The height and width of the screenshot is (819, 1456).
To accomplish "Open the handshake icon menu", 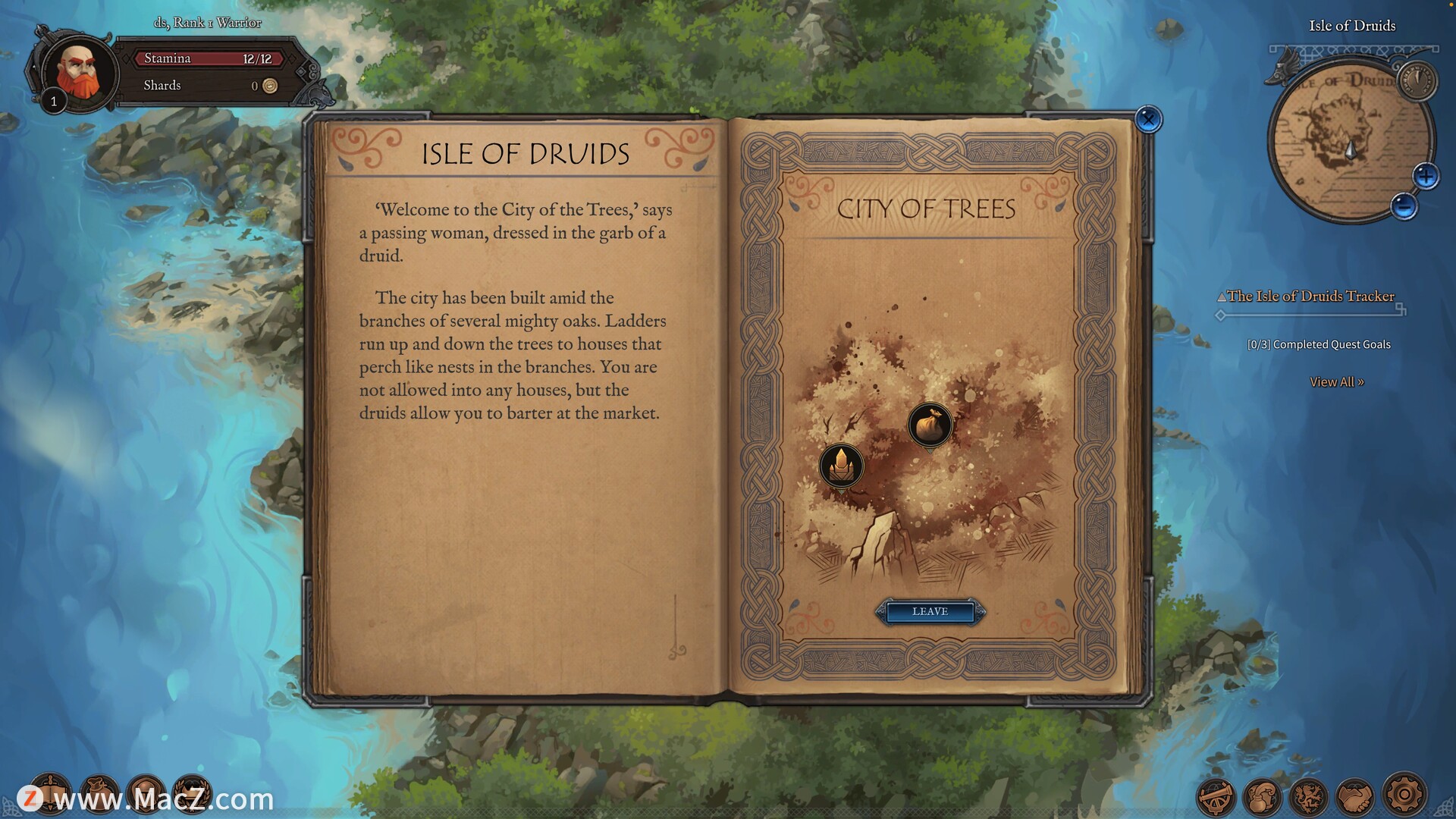I will 1355,796.
